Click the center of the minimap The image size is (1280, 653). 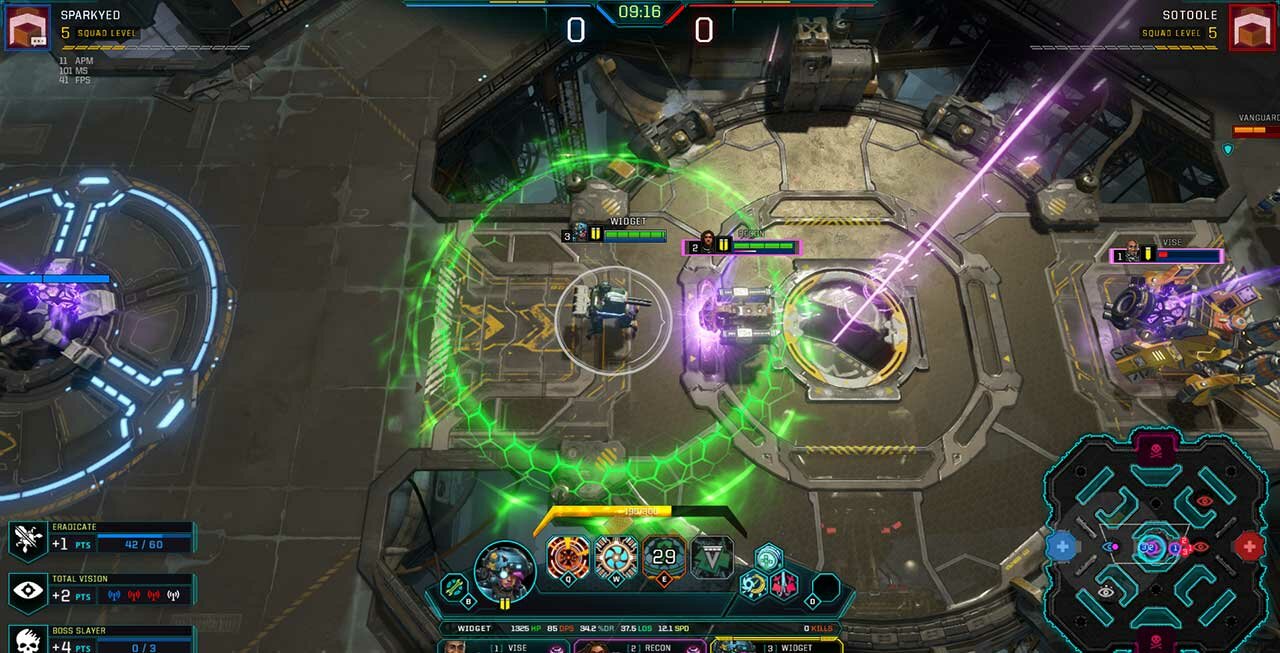(1155, 546)
